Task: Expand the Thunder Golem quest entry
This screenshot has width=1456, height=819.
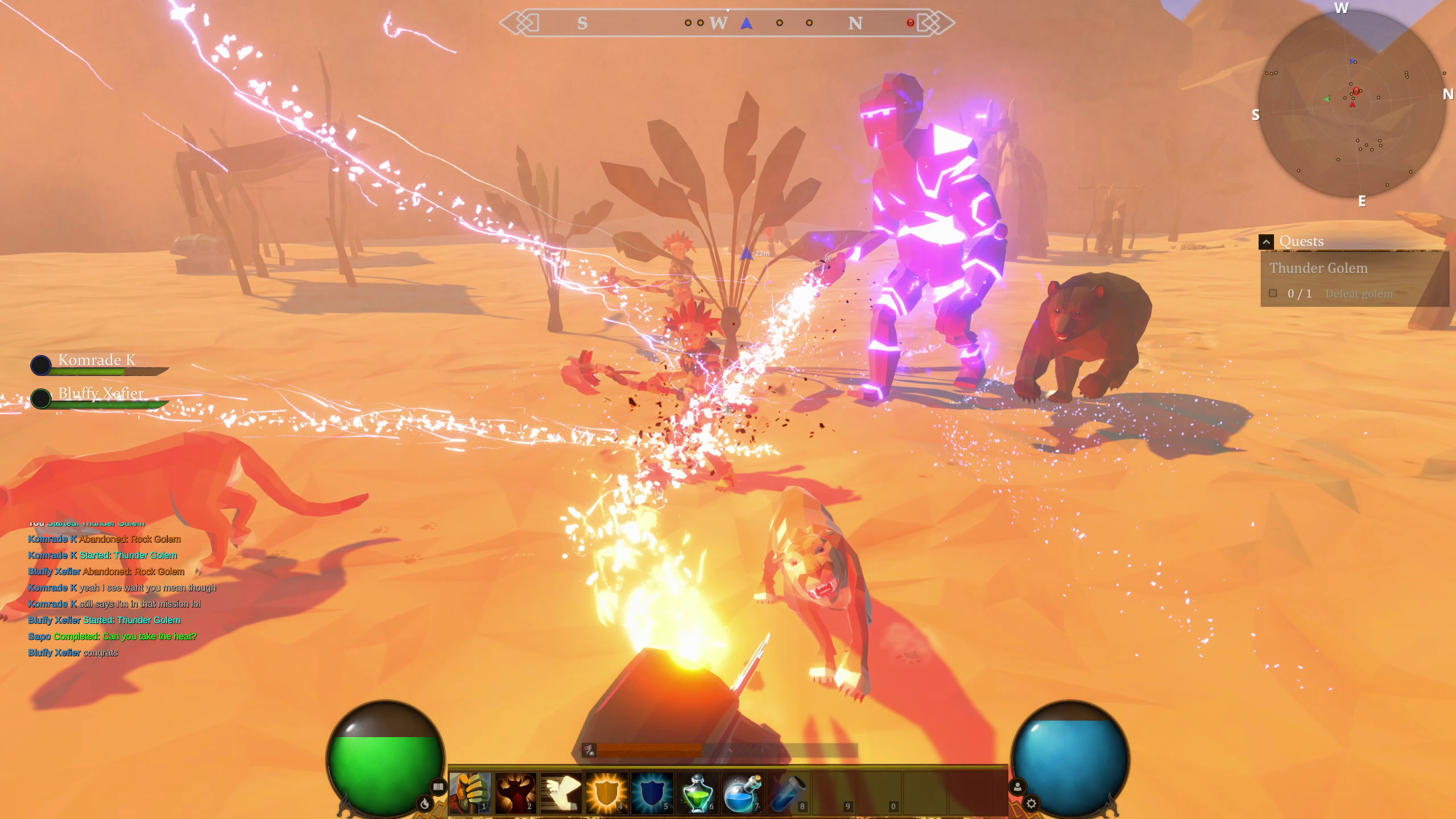Action: [1321, 267]
